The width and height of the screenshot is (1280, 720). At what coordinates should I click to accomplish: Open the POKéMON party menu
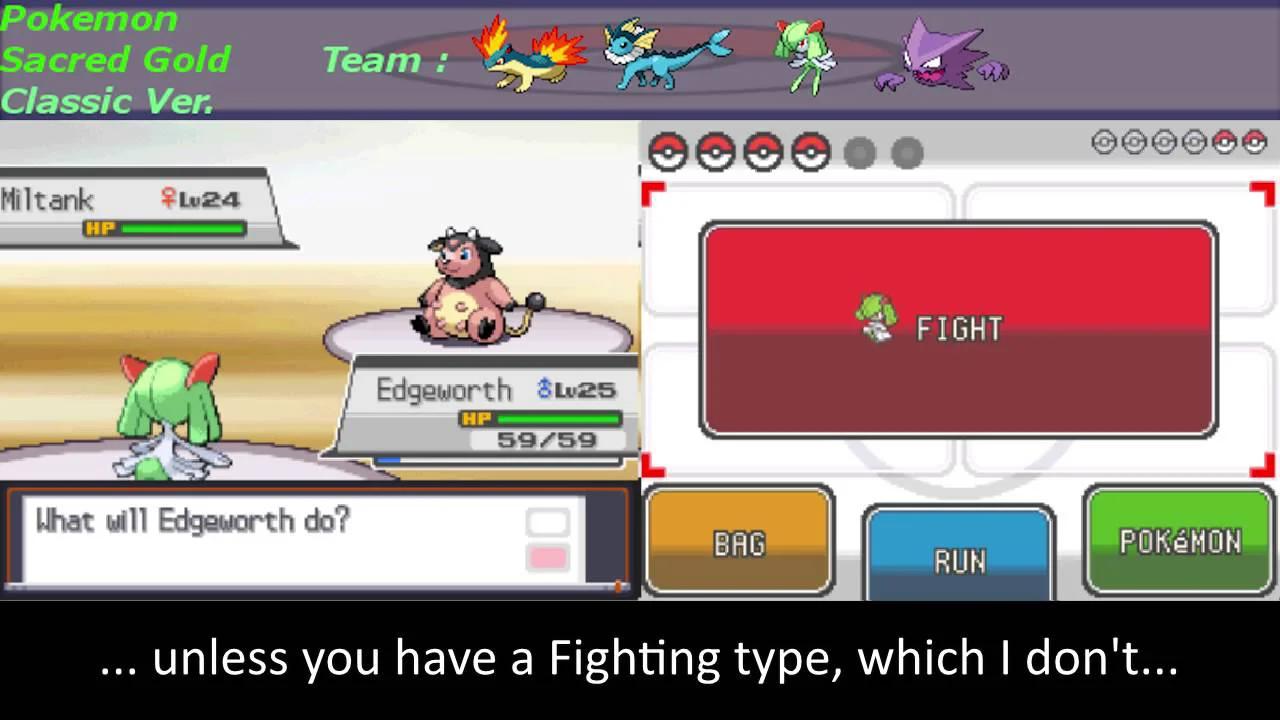coord(1178,543)
